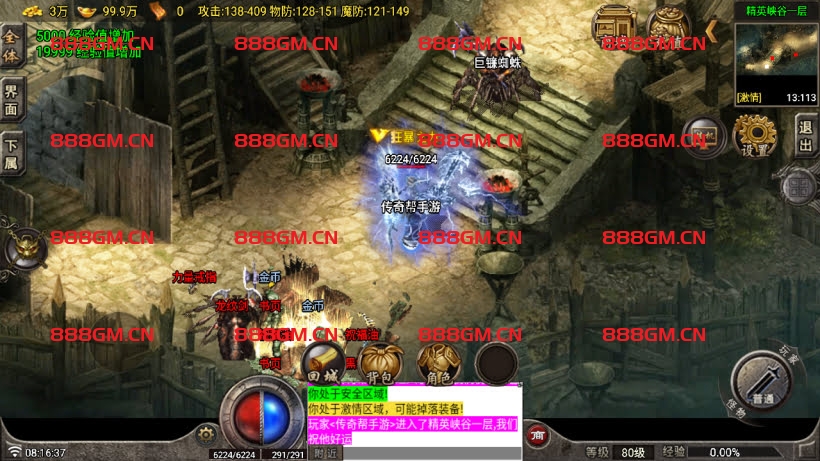Click the 退出 exit button
The image size is (820, 461).
(805, 135)
